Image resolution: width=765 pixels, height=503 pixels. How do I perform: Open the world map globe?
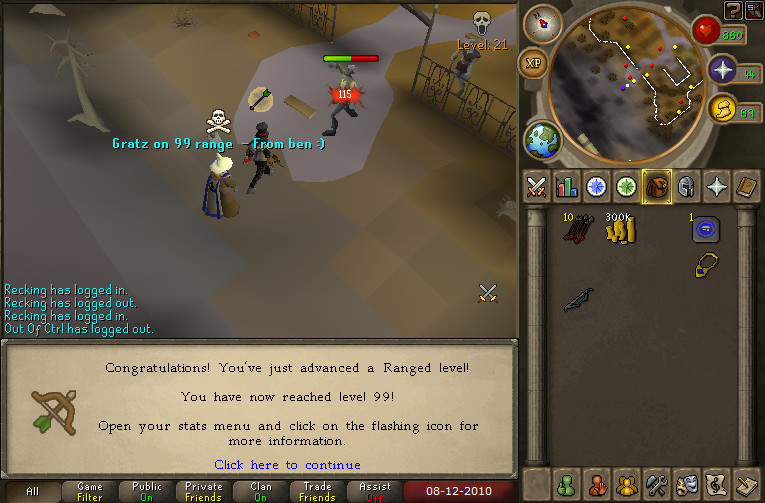(543, 140)
